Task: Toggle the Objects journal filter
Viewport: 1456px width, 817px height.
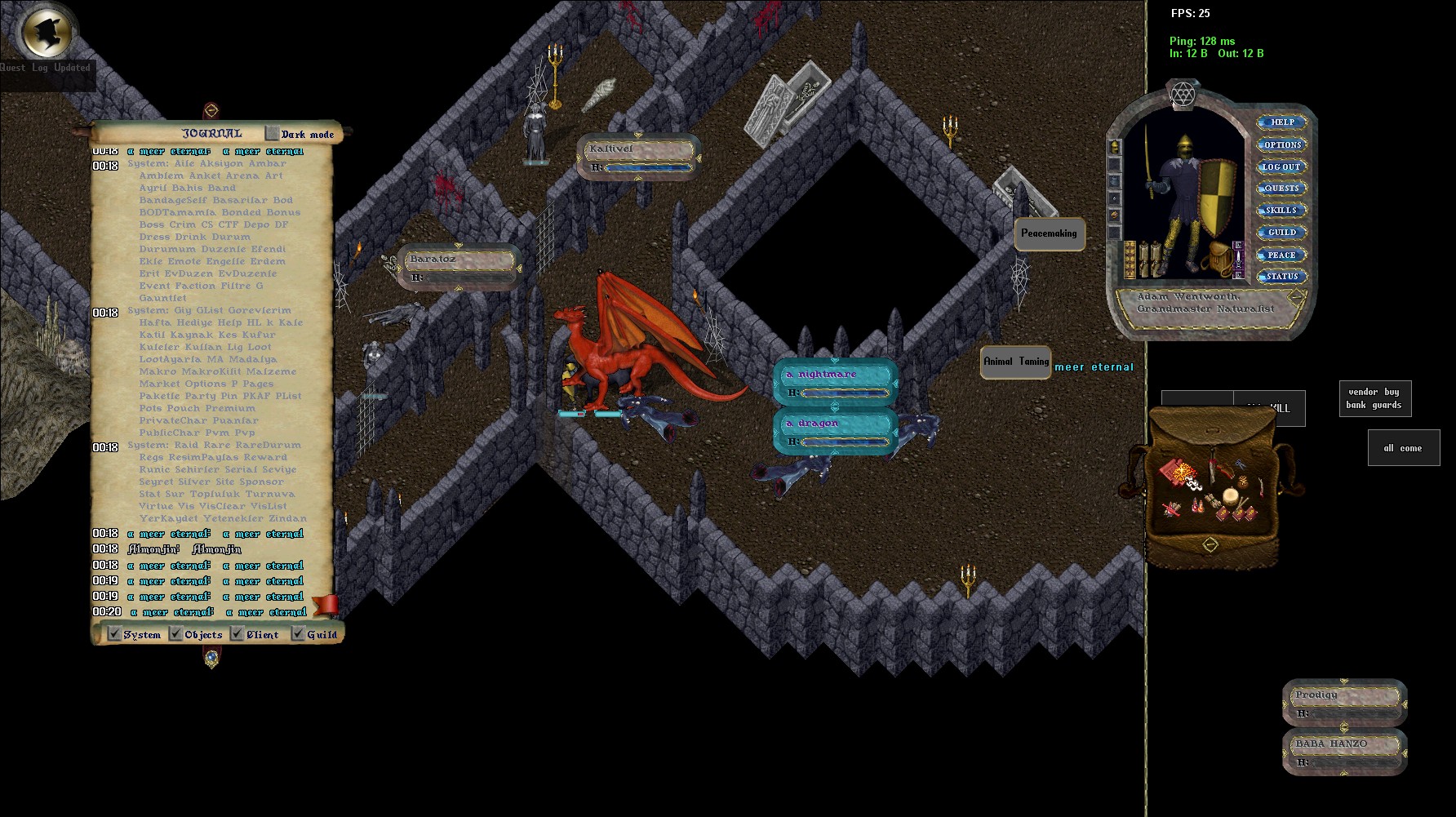Action: 175,634
